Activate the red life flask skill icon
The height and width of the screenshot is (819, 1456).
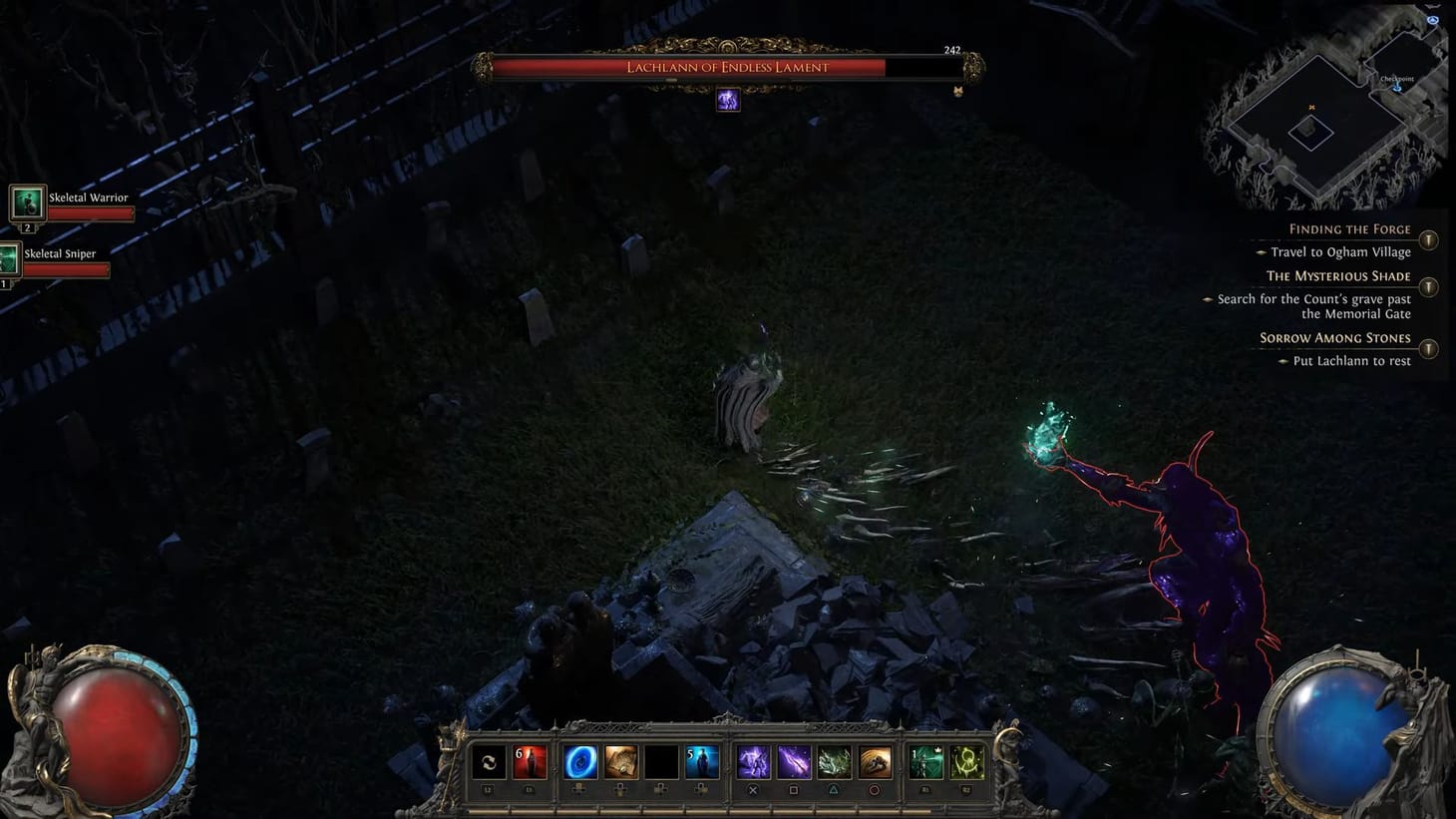click(531, 763)
